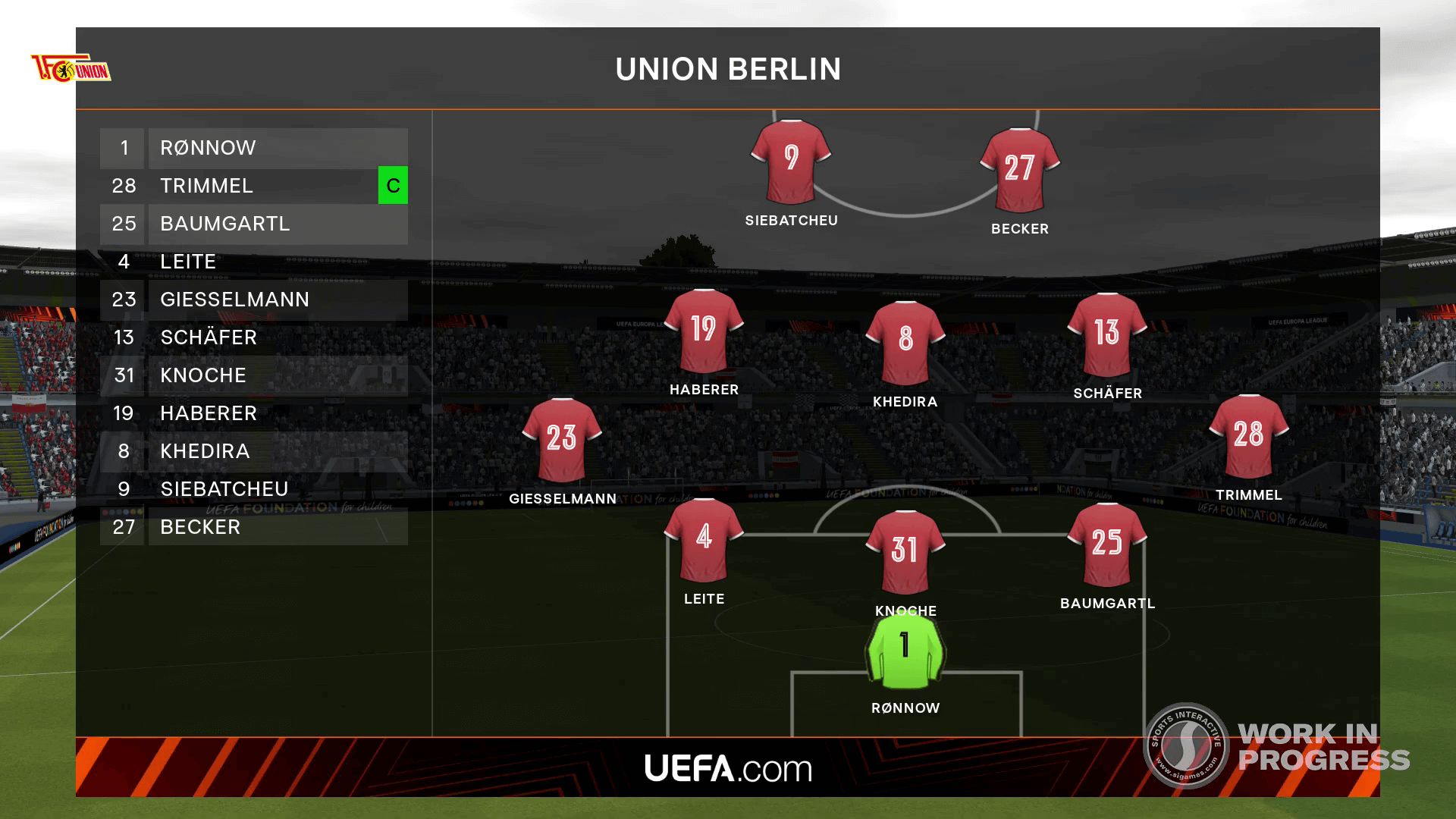Select Khedira's row in the lineup list
This screenshot has width=1456, height=819.
pos(254,451)
